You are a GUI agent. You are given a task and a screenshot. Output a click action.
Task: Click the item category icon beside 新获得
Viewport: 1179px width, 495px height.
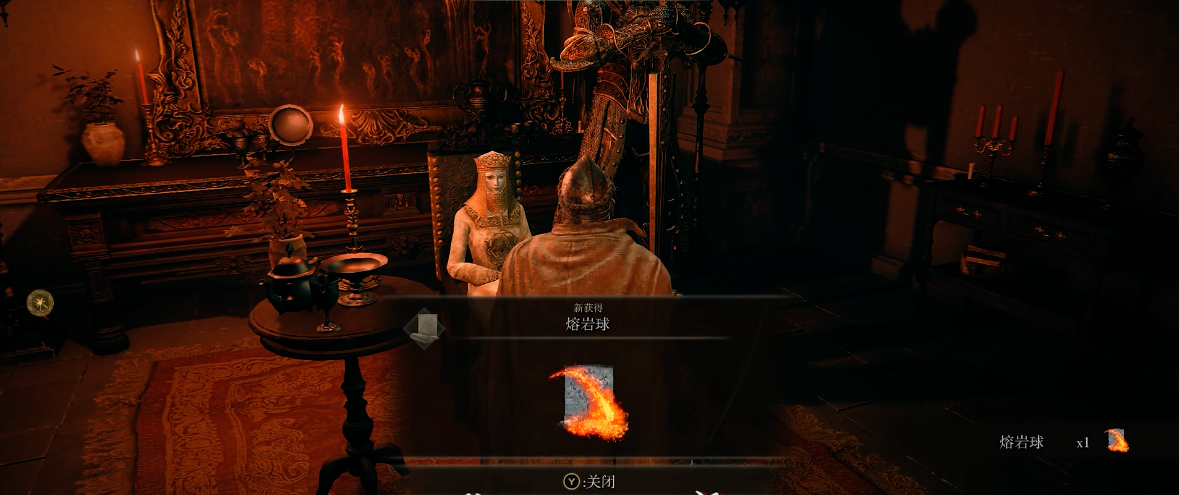tap(424, 327)
